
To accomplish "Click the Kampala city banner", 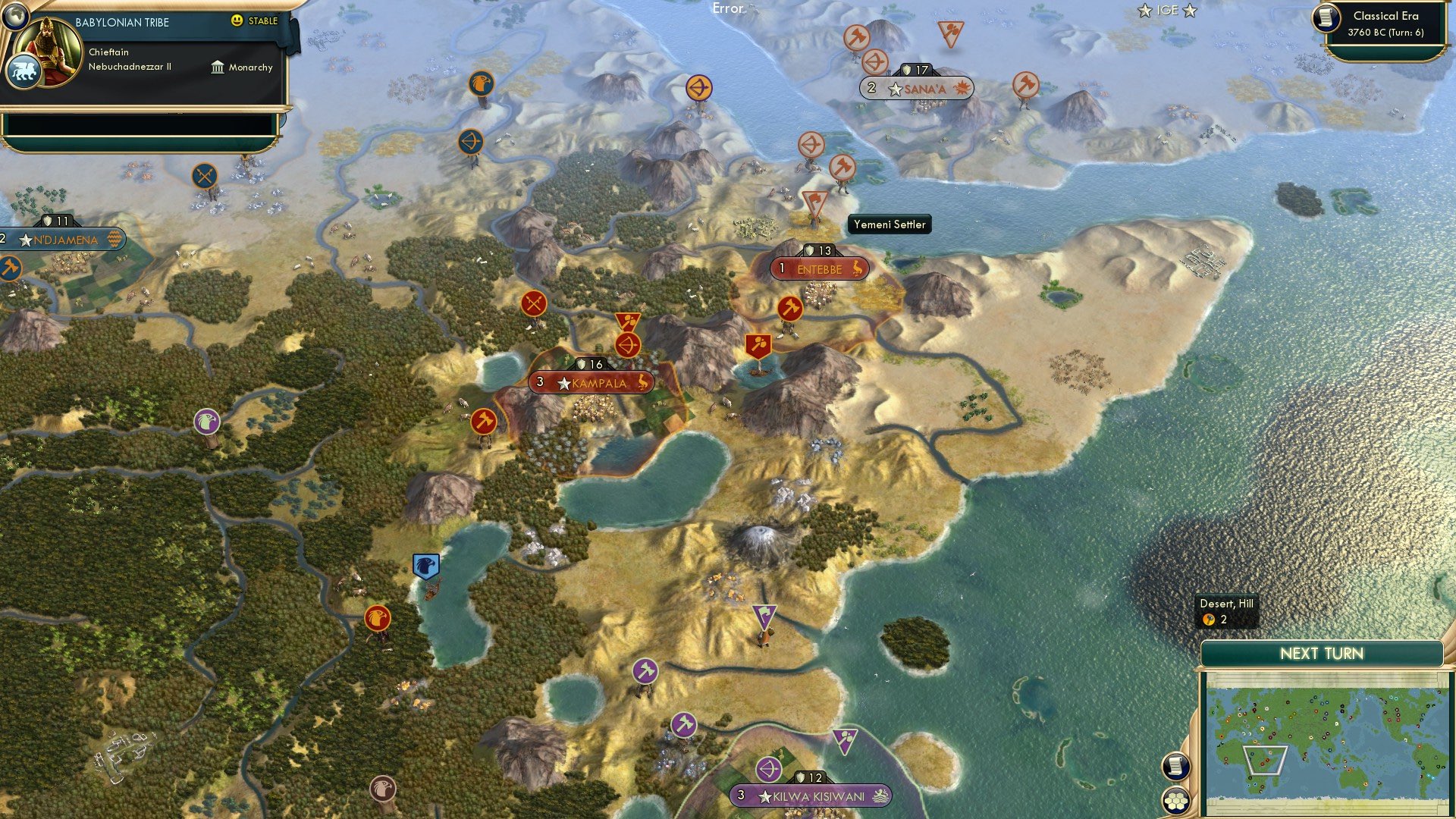I will coord(588,383).
